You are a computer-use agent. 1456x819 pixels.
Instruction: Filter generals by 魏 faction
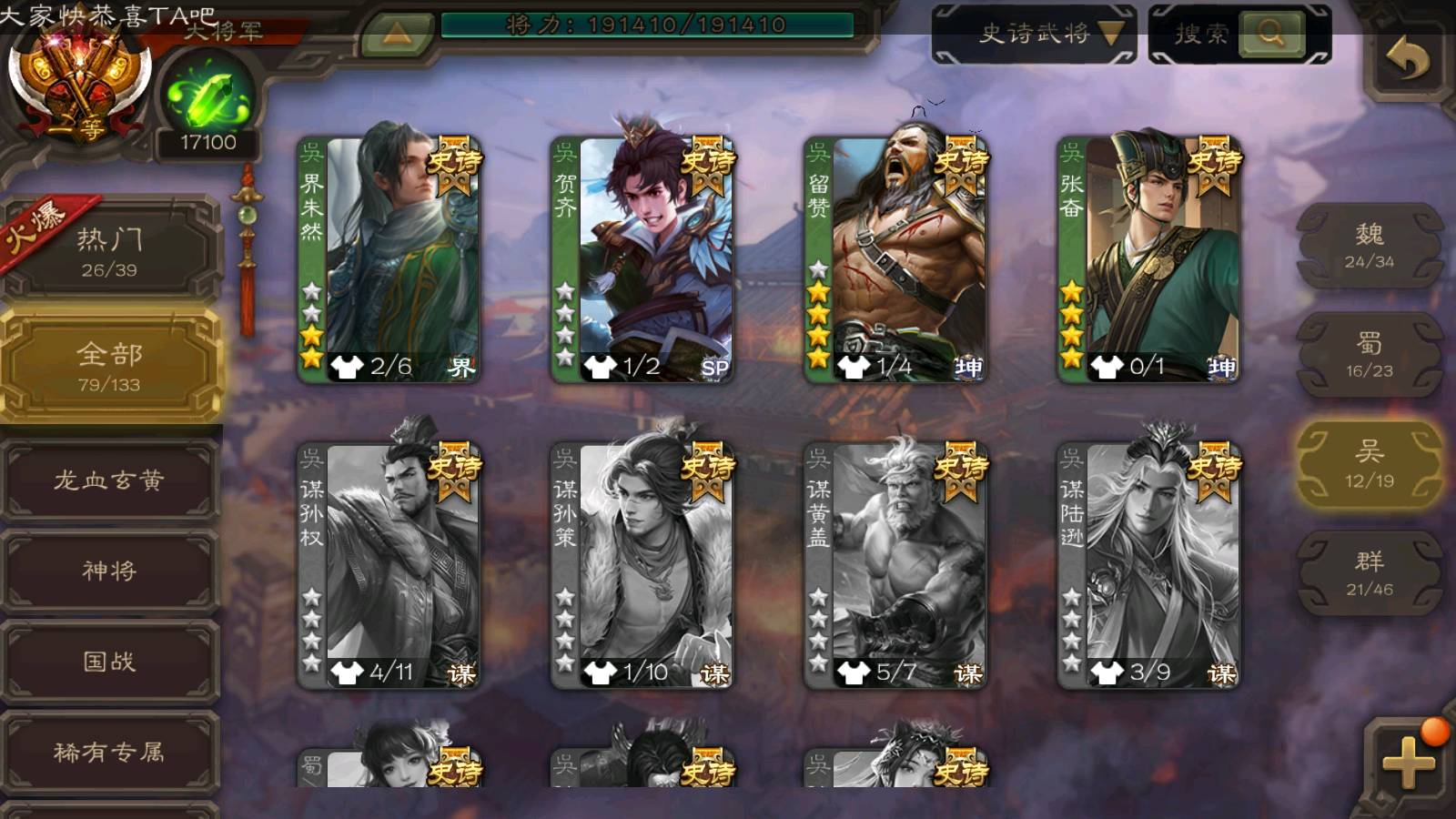1370,246
